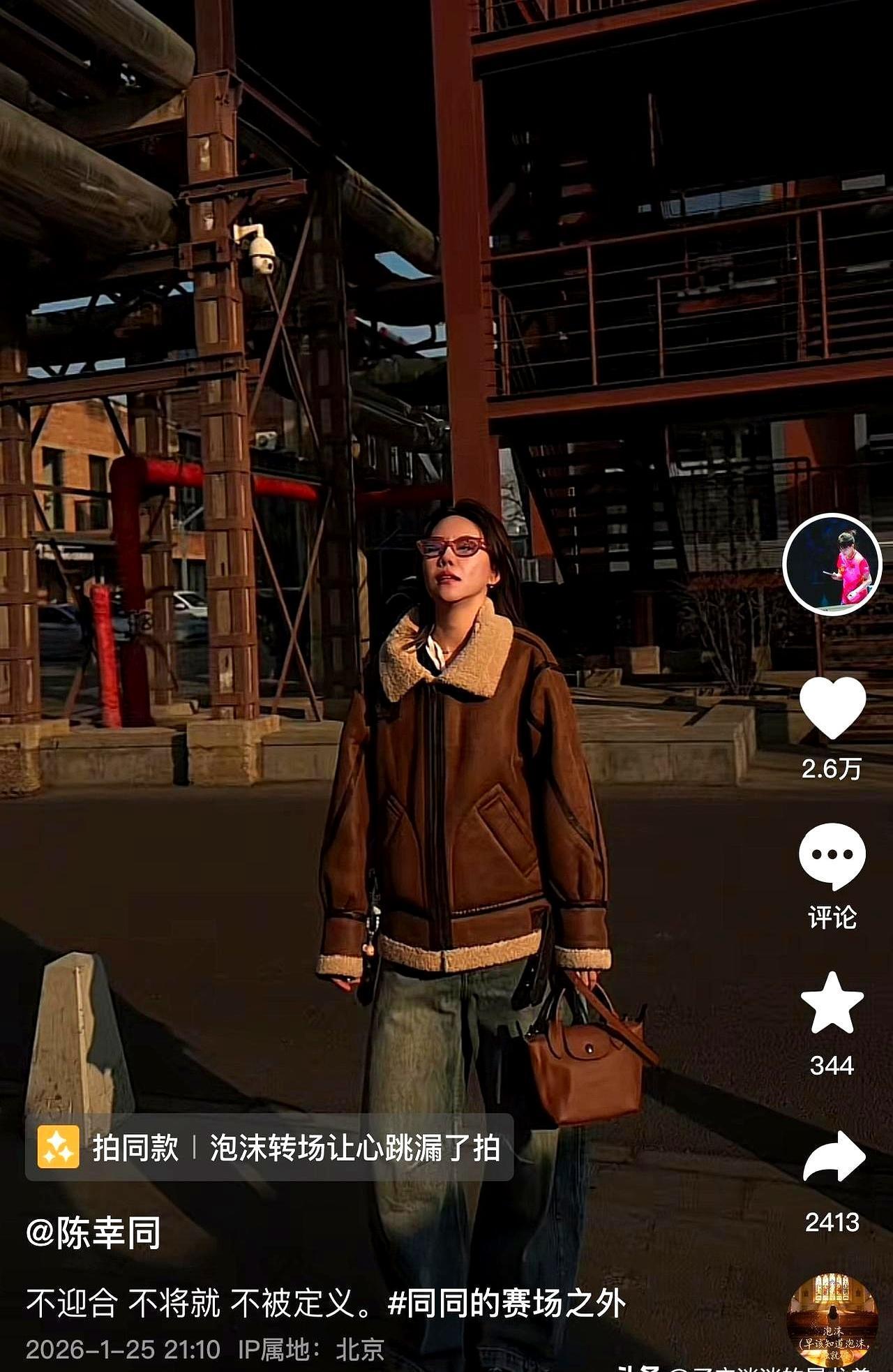893x1372 pixels.
Task: Tap the 拍同款 effect banner
Action: [269, 1147]
